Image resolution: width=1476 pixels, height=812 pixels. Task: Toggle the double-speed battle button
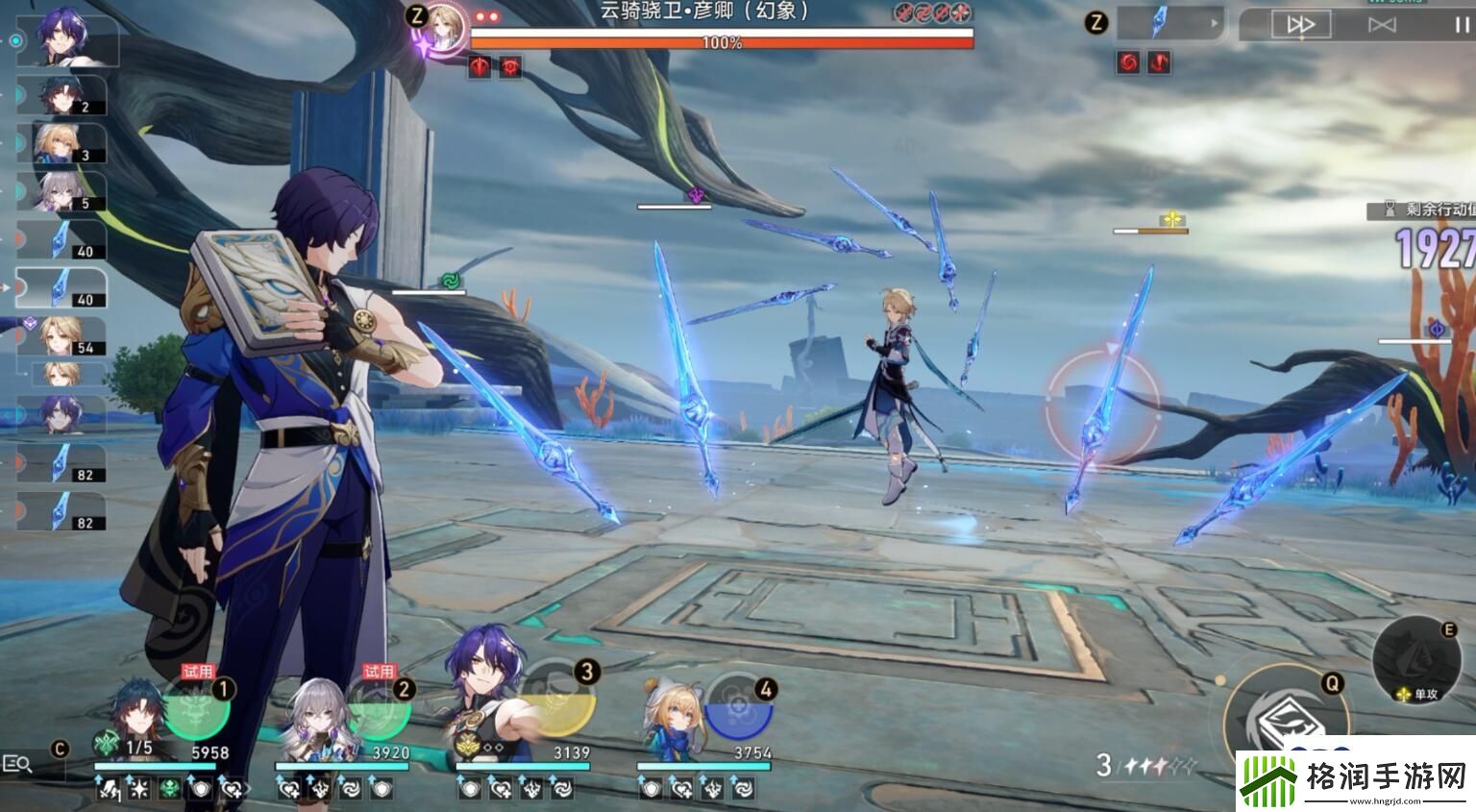pos(1300,25)
